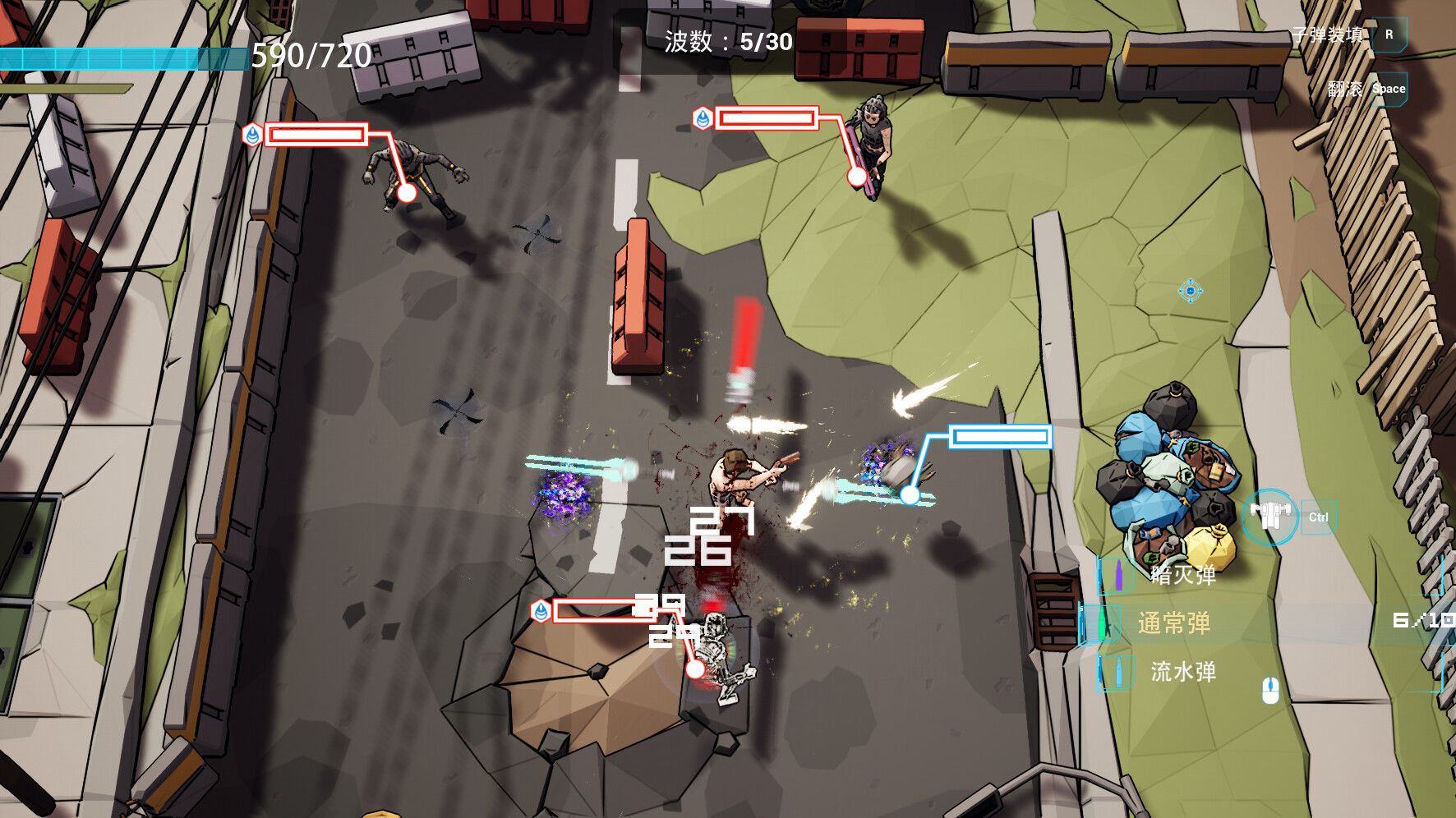The width and height of the screenshot is (1456, 818).
Task: Toggle the Space keybind box for 翻滚
Action: [1390, 88]
